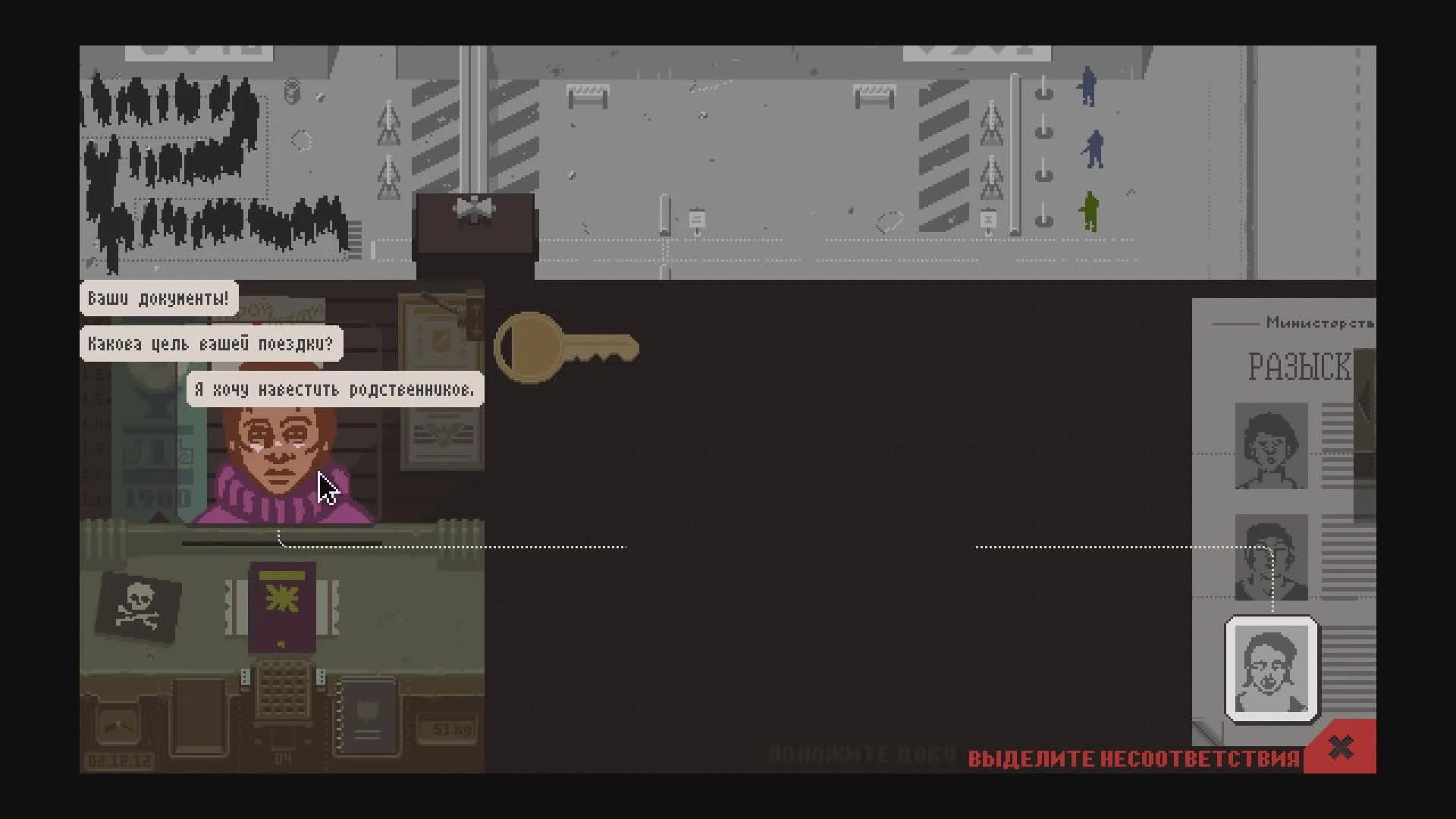The height and width of the screenshot is (819, 1456).
Task: Click the traveler's reply about visiting relatives
Action: coord(334,389)
